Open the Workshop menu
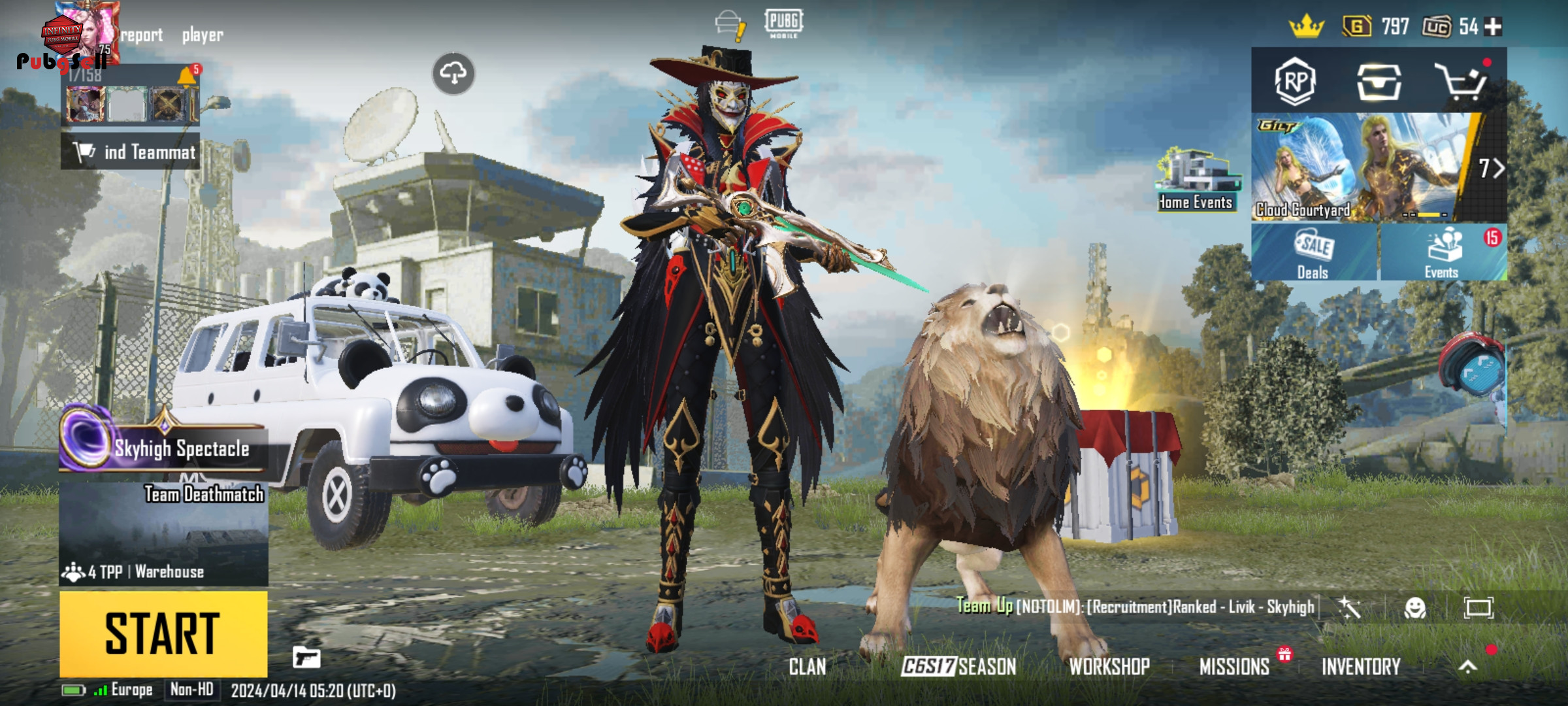The width and height of the screenshot is (1568, 706). (1109, 667)
